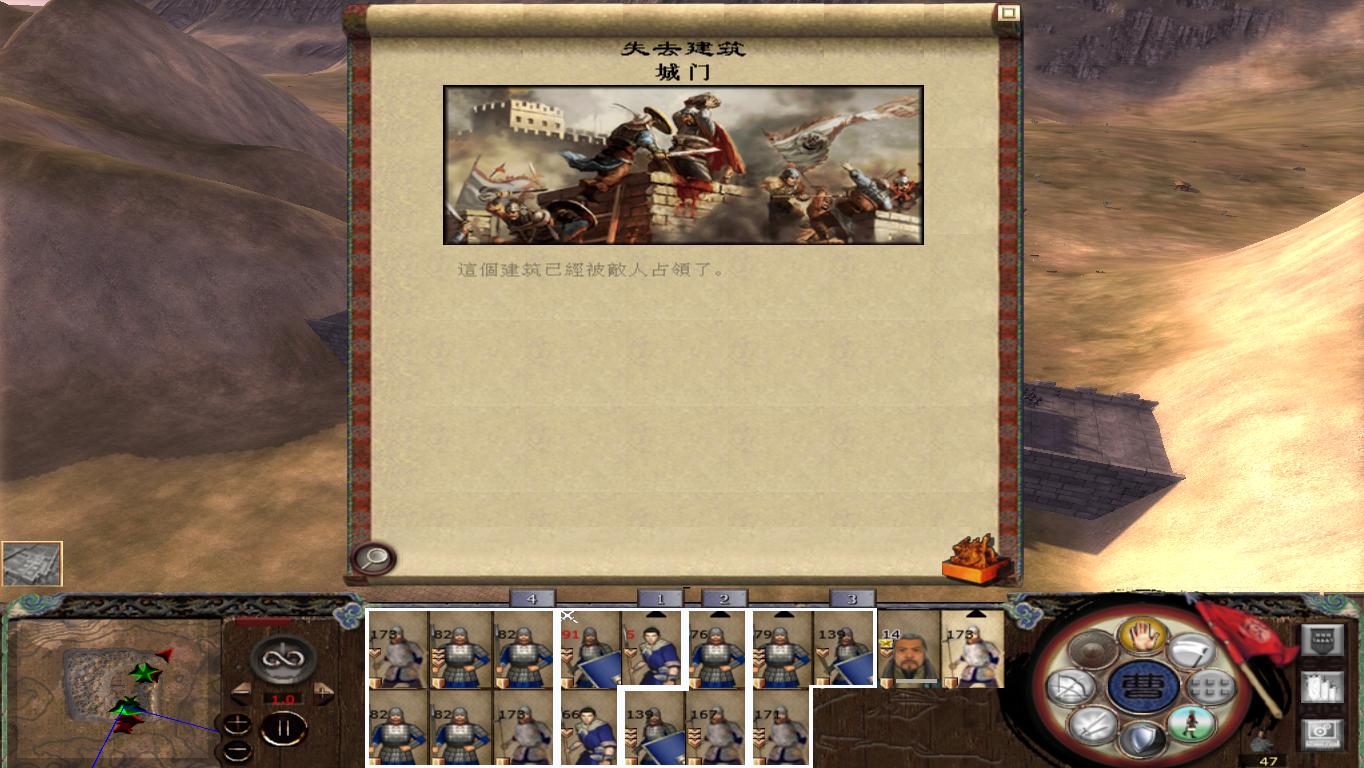Order selected unit to withdraw (running soldier icon)

click(1190, 725)
